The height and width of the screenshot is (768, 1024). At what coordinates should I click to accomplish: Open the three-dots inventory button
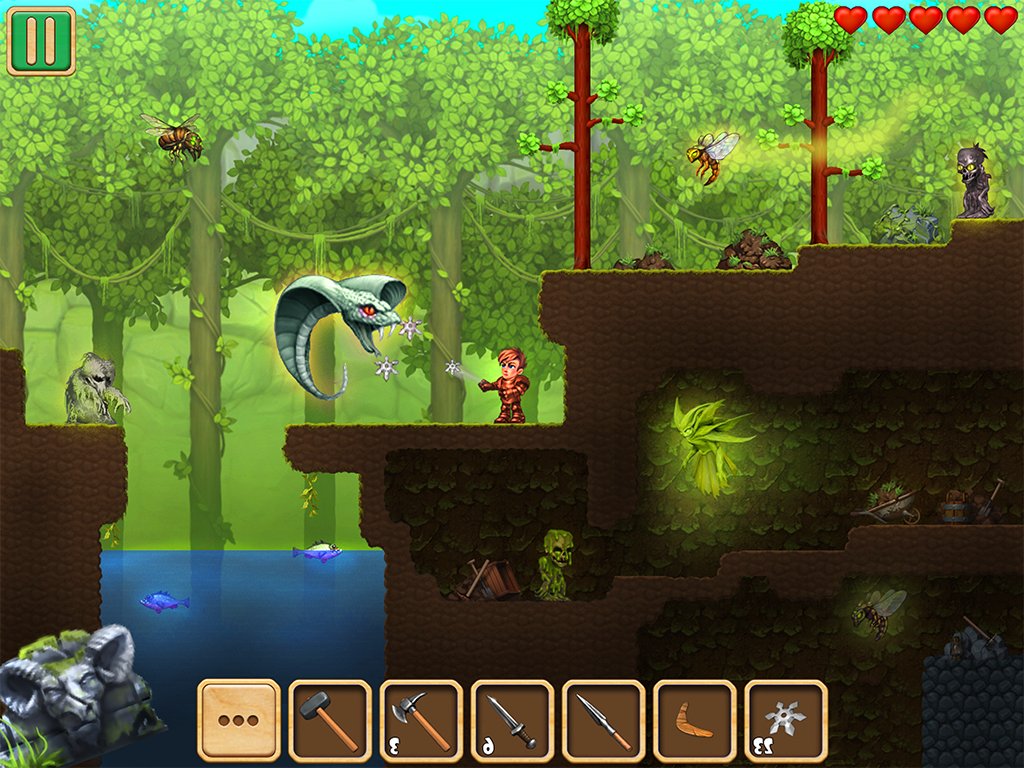239,721
